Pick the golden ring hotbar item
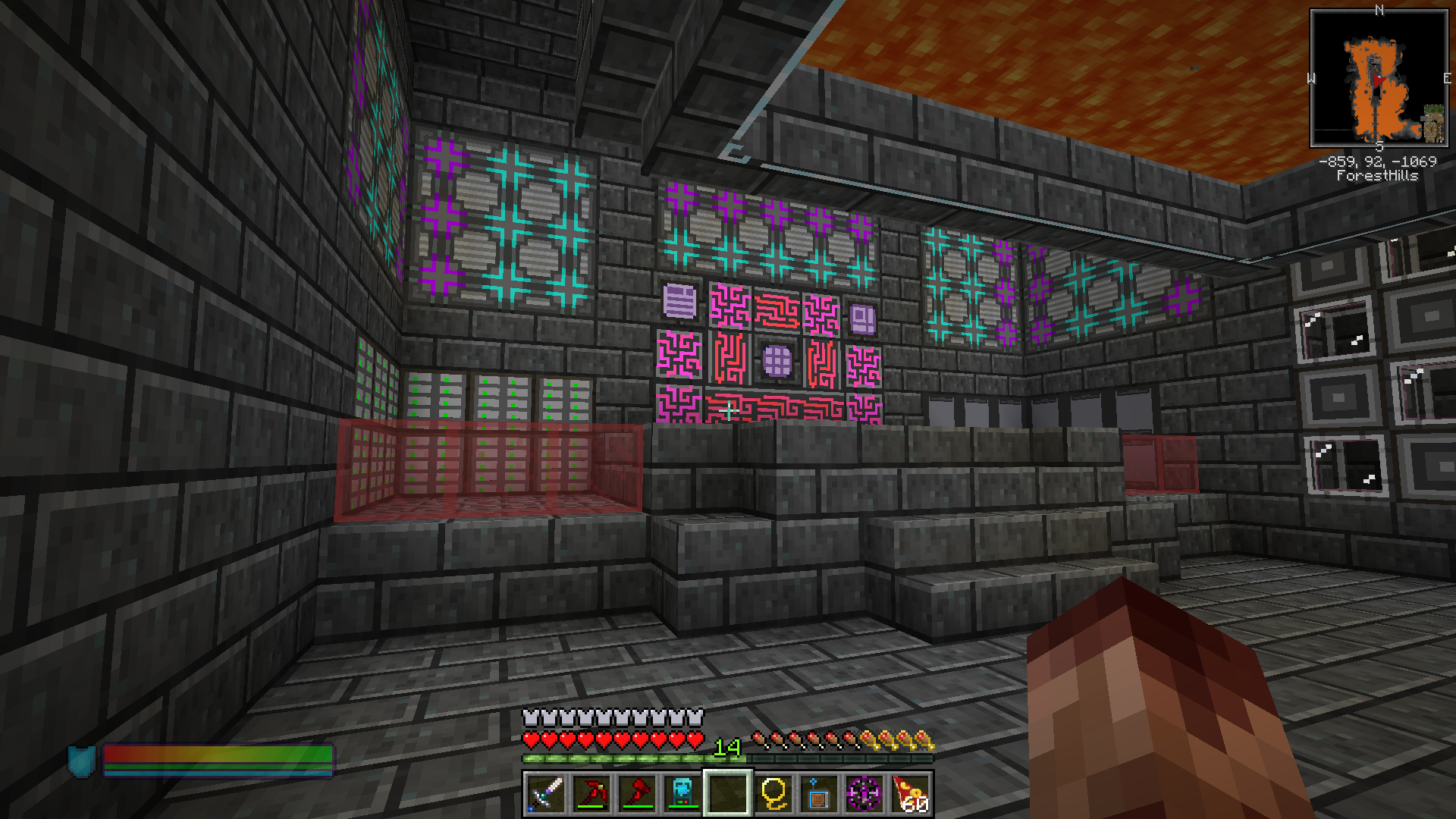This screenshot has height=819, width=1456. click(x=773, y=793)
